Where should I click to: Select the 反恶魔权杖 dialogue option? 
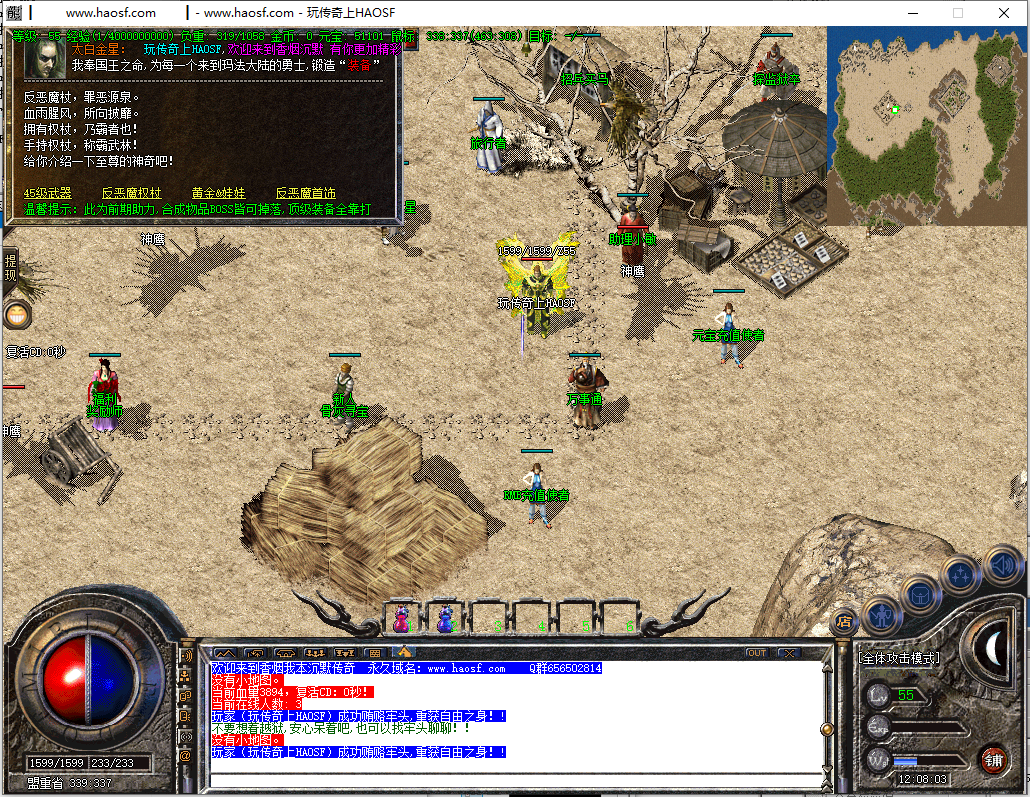click(131, 193)
